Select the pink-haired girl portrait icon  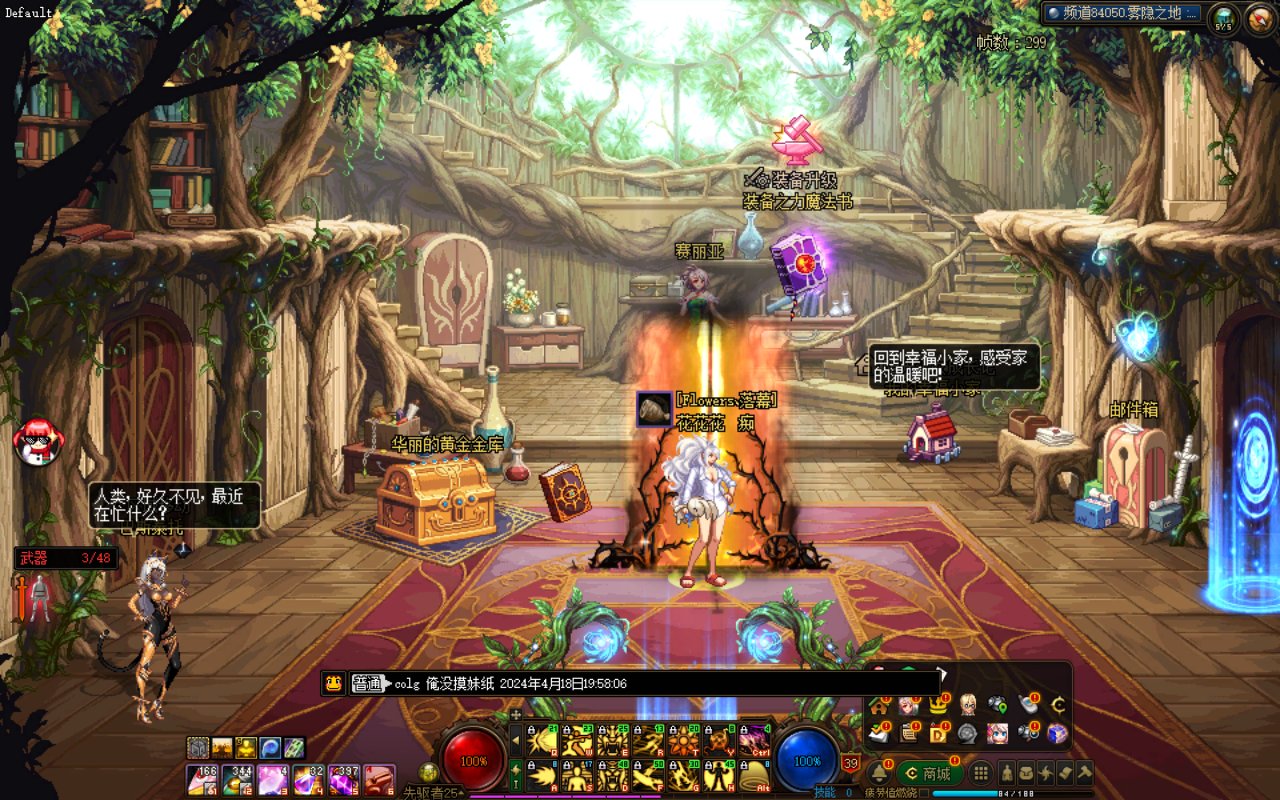(997, 733)
